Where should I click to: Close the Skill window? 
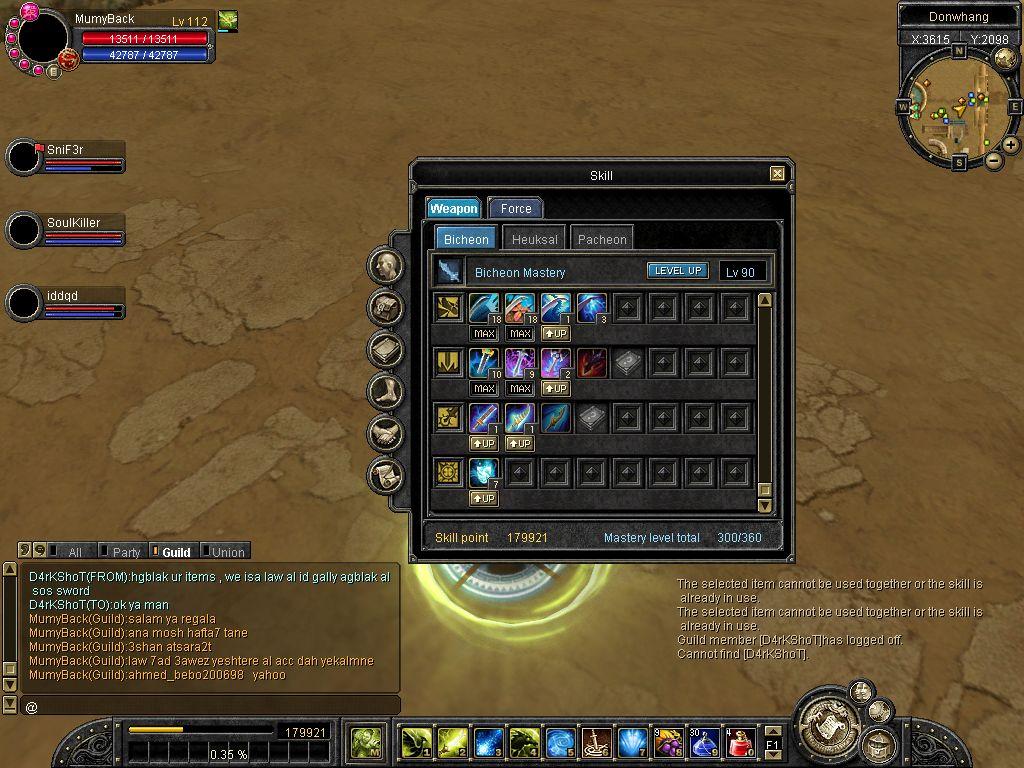pos(777,174)
